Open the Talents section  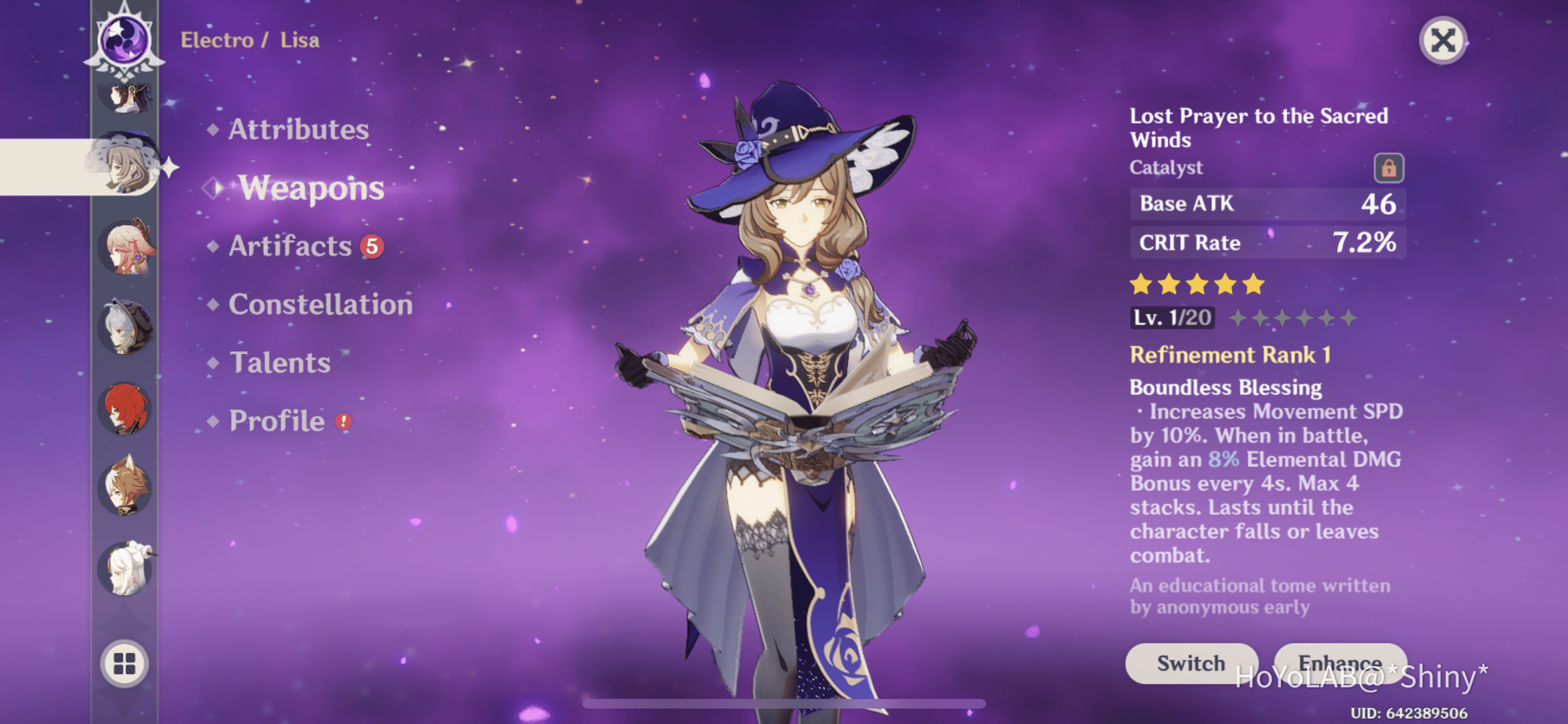[280, 363]
